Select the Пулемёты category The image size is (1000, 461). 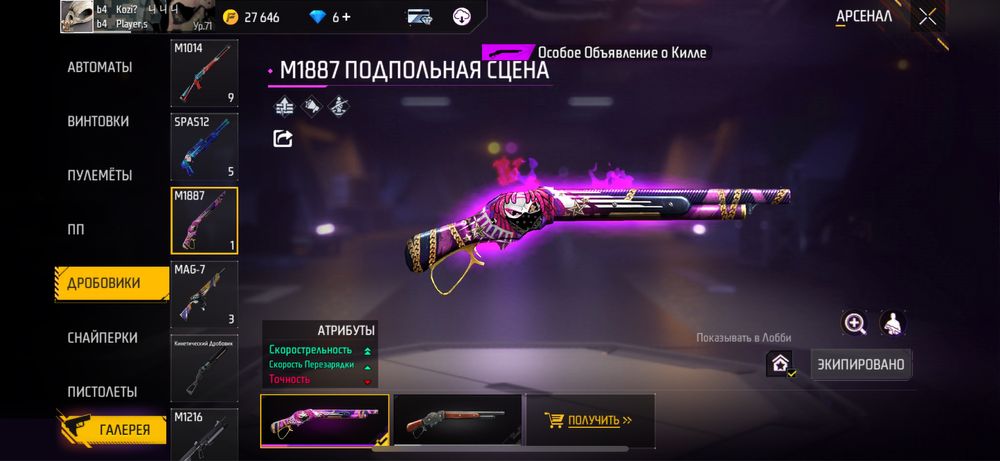click(x=99, y=175)
